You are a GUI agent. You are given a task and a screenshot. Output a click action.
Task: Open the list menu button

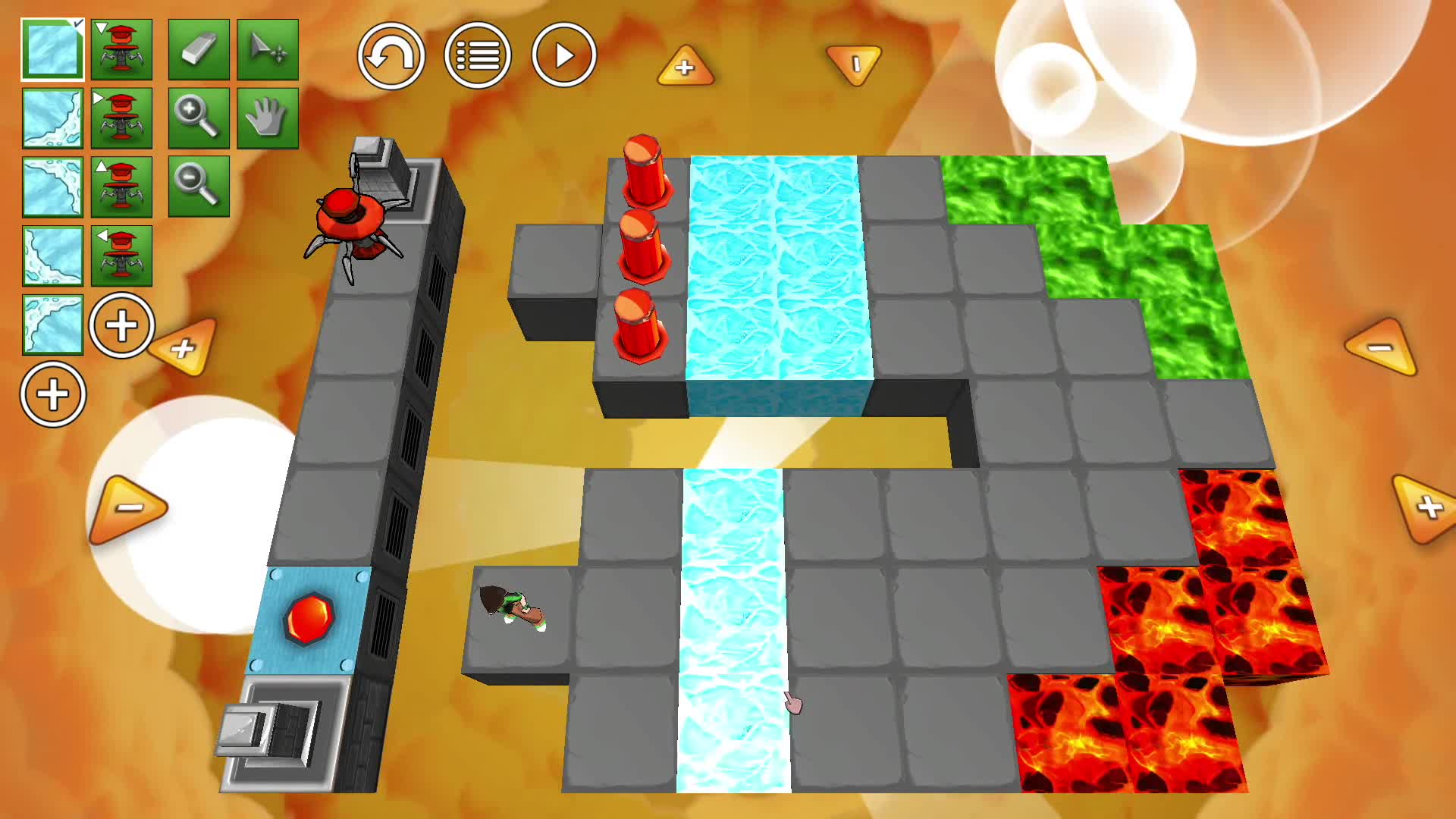coord(478,55)
